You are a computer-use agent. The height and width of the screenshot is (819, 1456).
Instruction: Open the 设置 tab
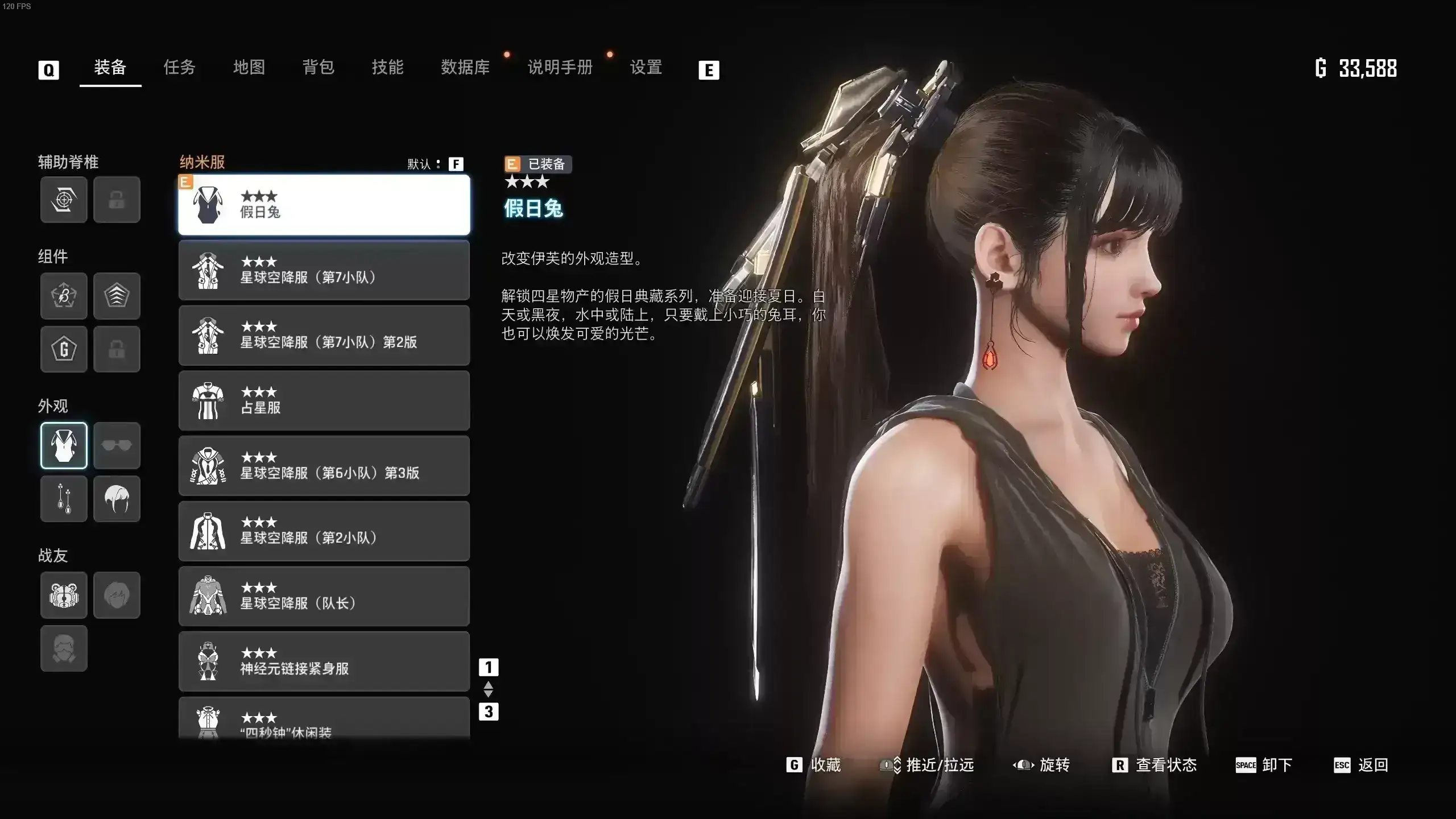click(x=646, y=68)
